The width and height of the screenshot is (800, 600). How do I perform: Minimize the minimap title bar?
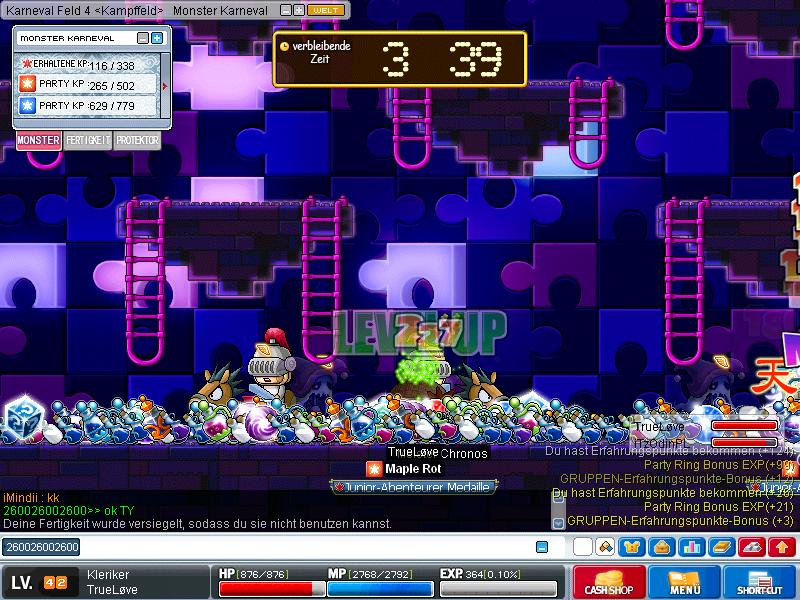284,10
